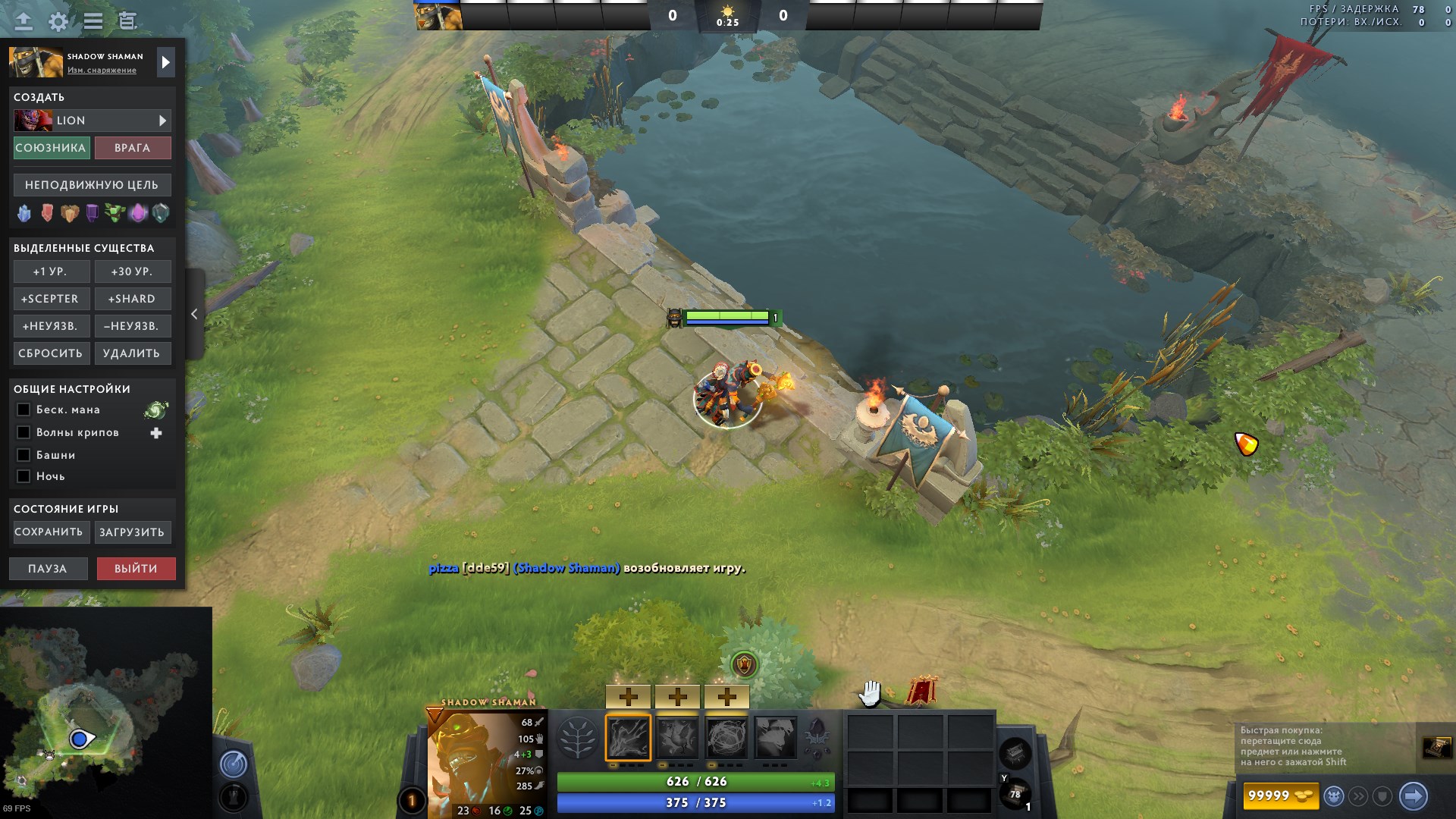This screenshot has width=1456, height=819.
Task: Delete selected units with УДАЛИТЬ
Action: 132,353
